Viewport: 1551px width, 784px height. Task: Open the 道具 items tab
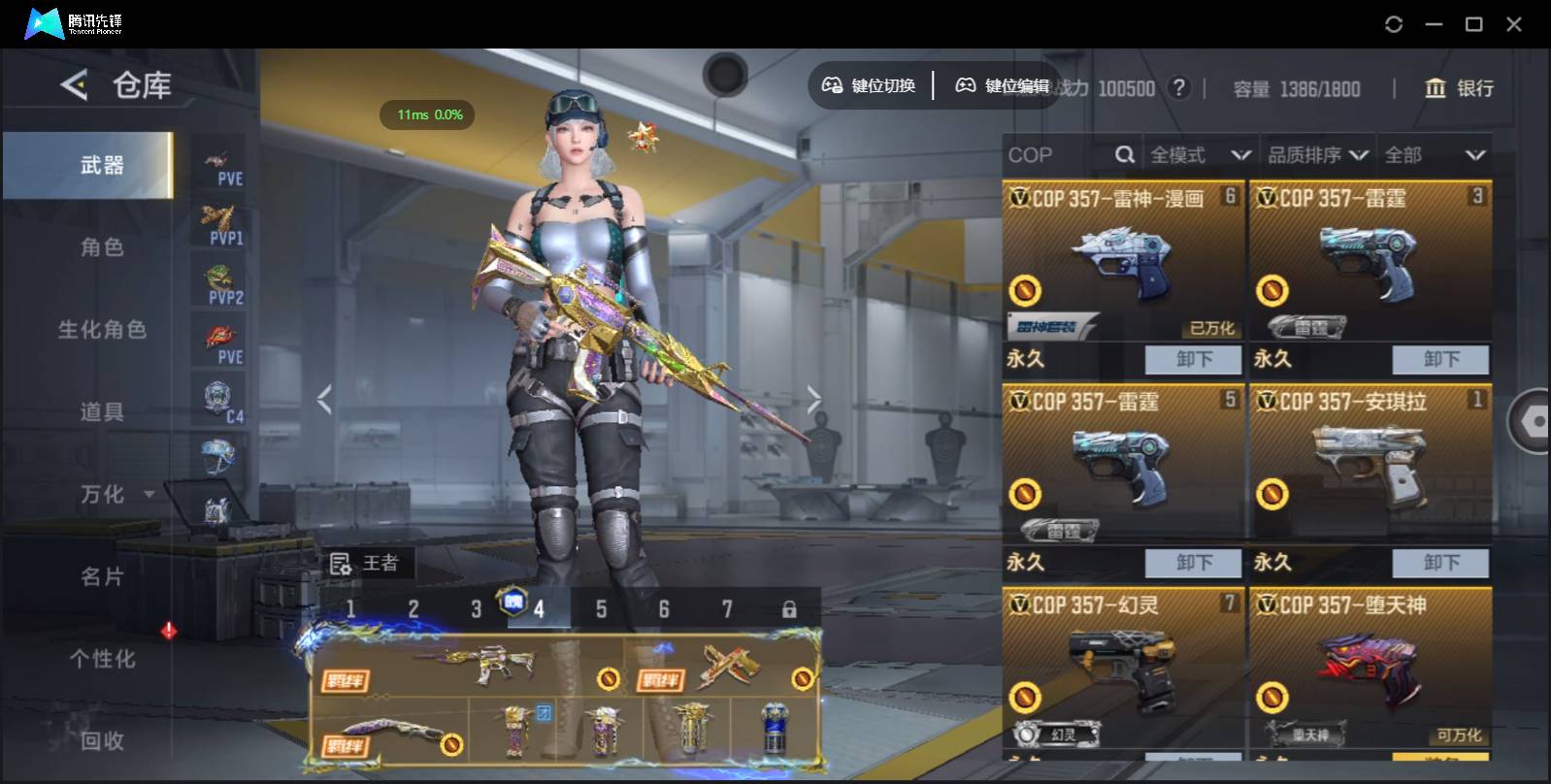101,412
